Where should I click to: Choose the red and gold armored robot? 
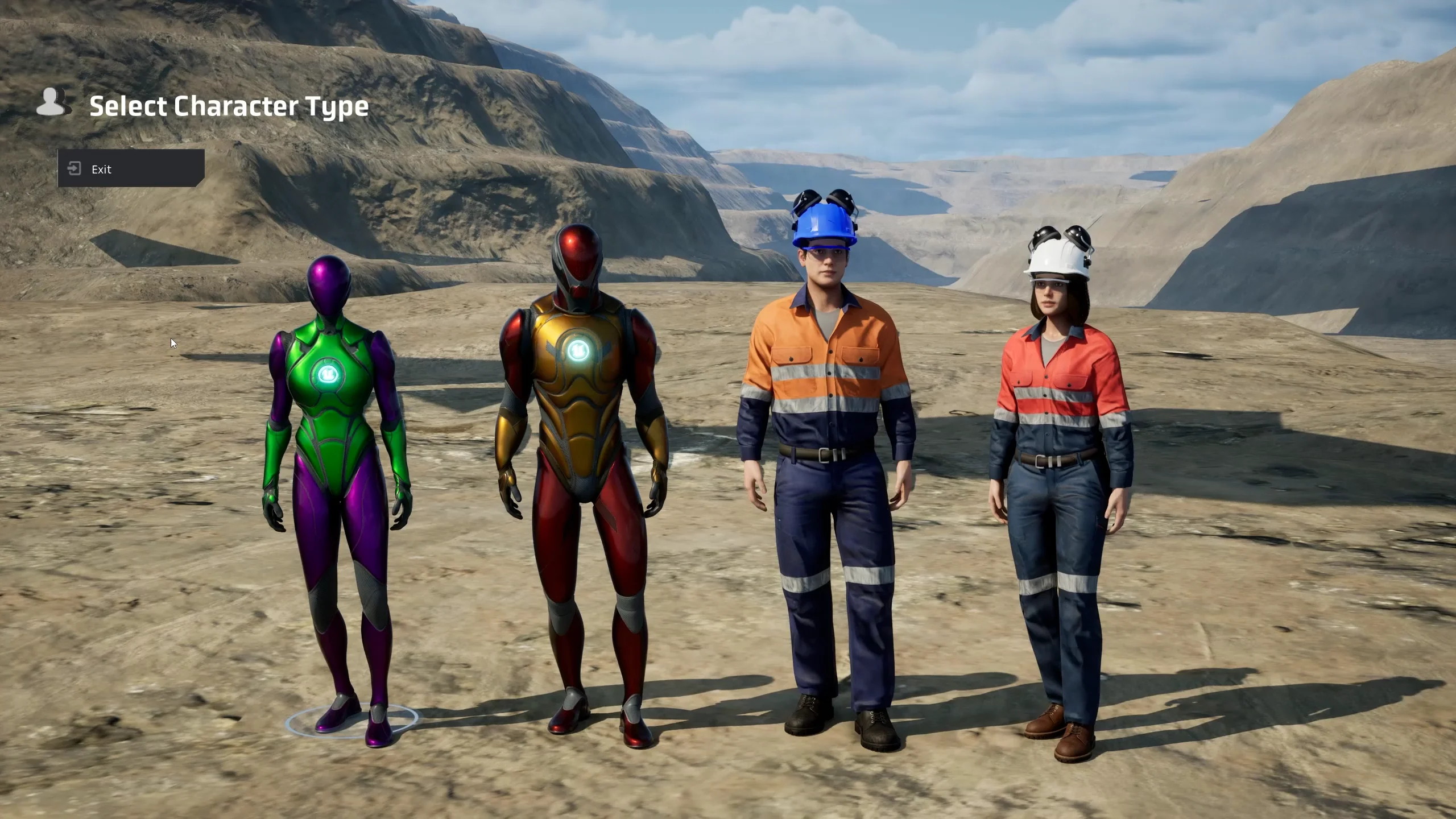(581, 427)
